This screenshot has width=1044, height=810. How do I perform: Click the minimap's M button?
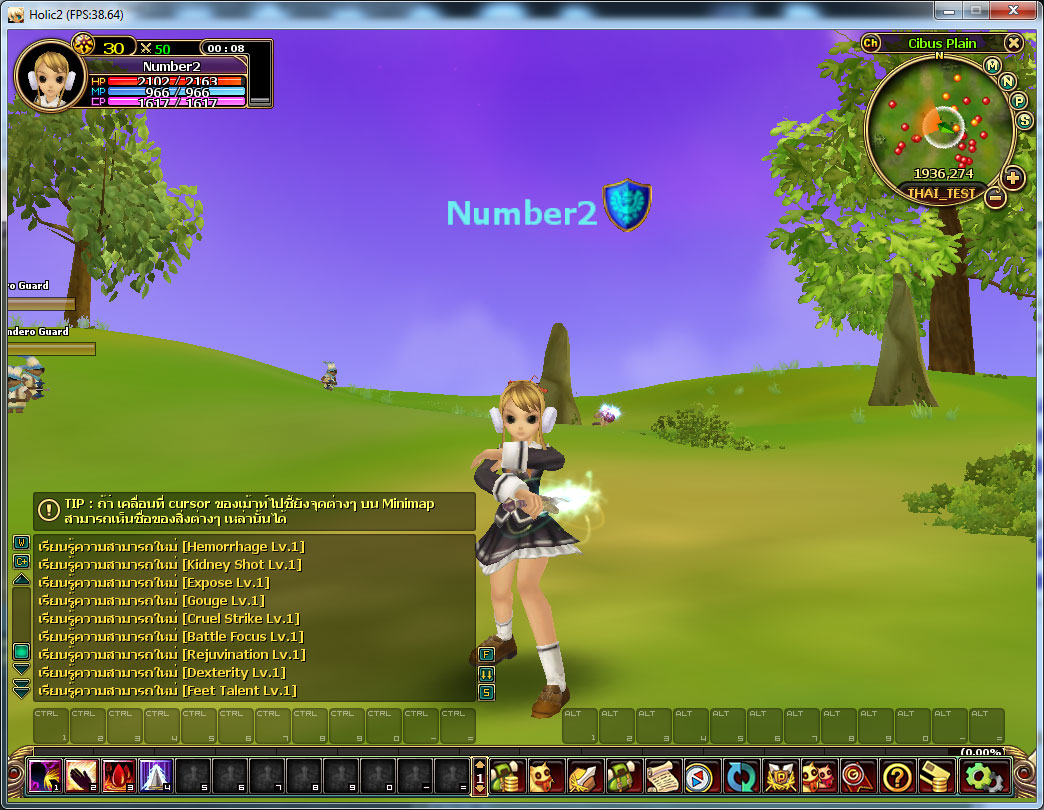pos(992,66)
